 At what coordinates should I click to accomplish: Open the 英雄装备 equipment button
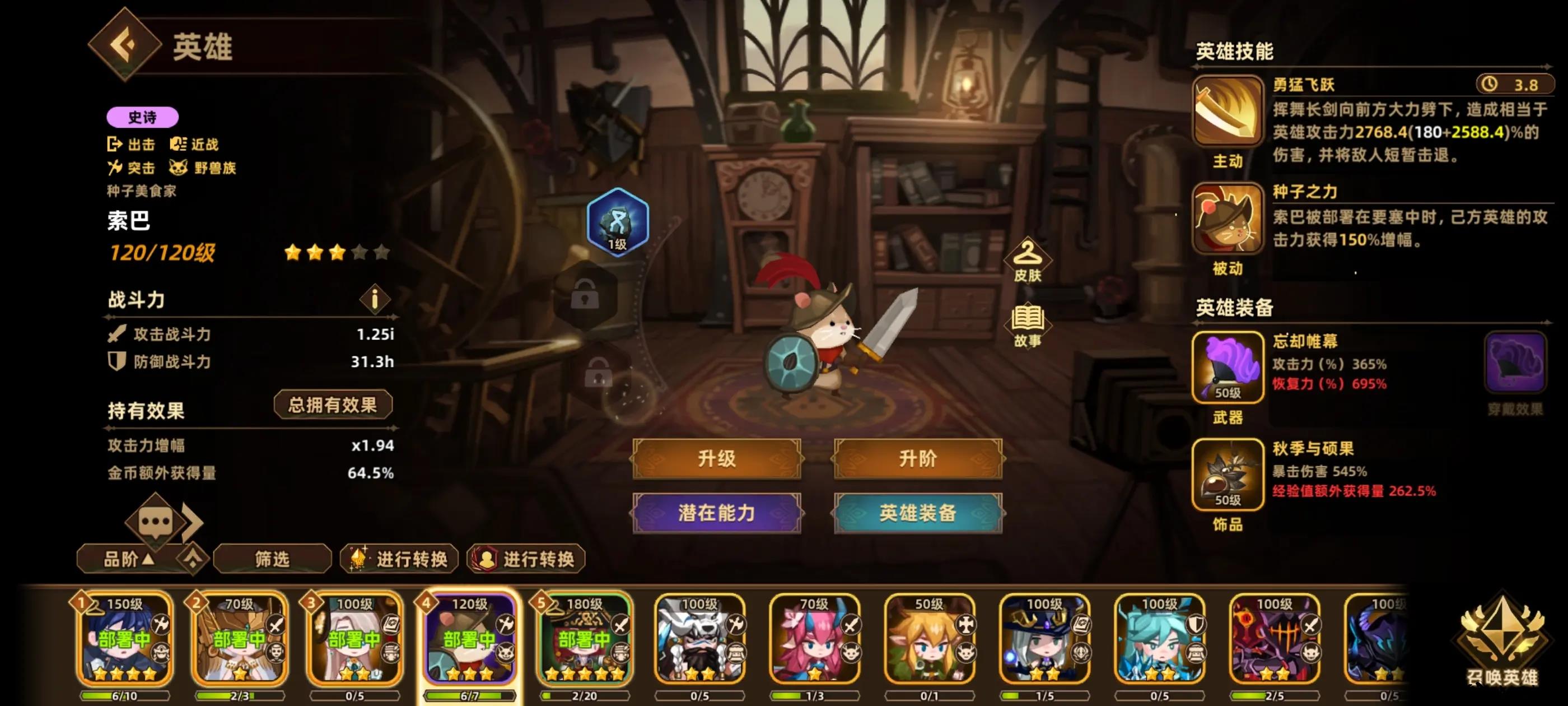pos(917,513)
